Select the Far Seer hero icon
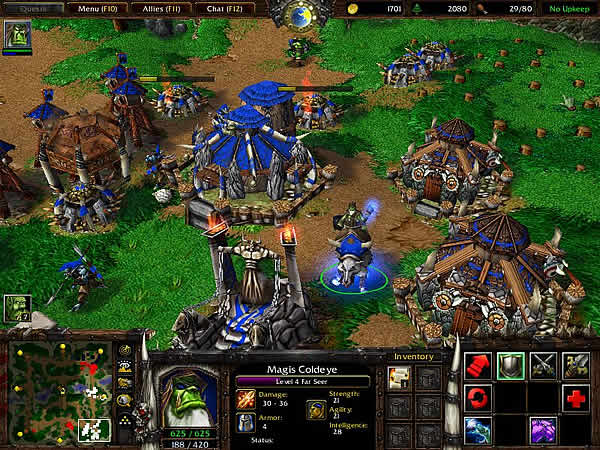This screenshot has height=450, width=600. [x=16, y=36]
